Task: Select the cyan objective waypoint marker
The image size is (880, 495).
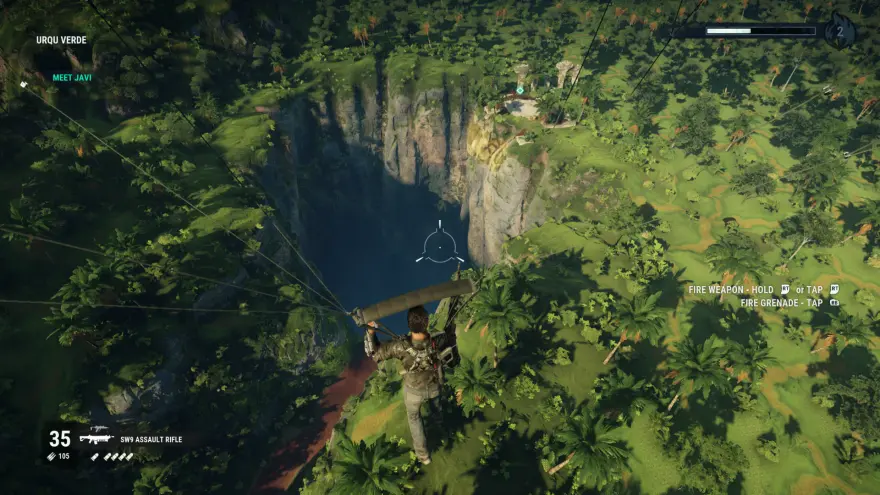Action: pyautogui.click(x=520, y=90)
